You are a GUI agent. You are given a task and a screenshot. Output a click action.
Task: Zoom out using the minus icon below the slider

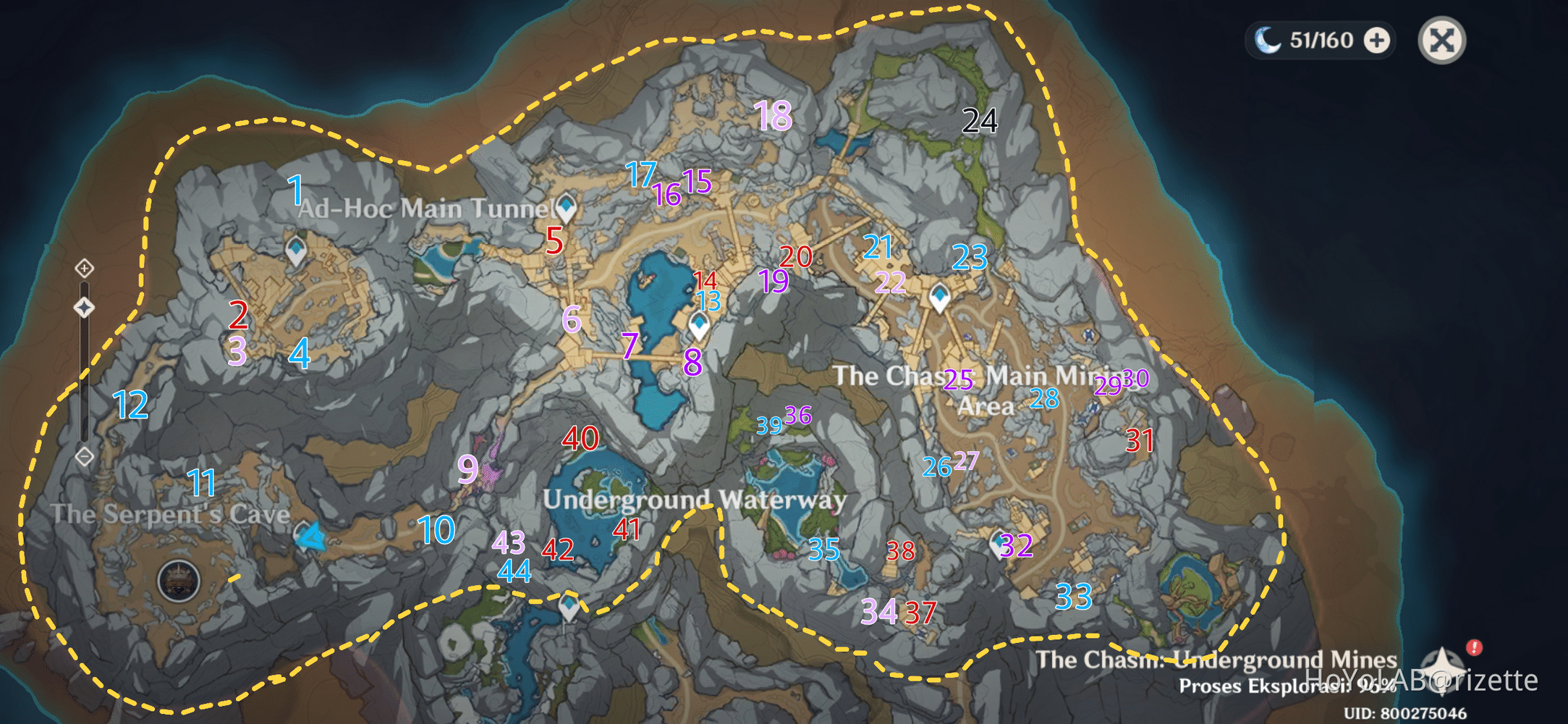click(x=85, y=456)
